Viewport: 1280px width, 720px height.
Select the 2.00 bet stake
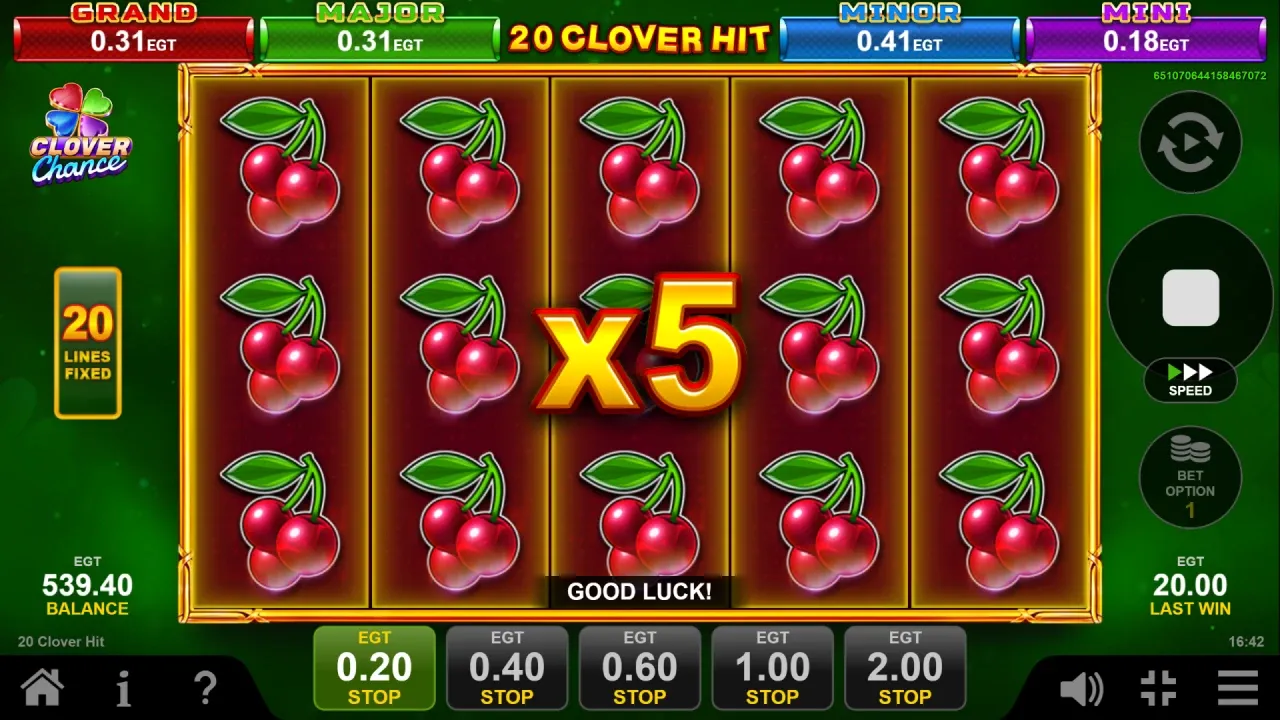click(x=905, y=667)
